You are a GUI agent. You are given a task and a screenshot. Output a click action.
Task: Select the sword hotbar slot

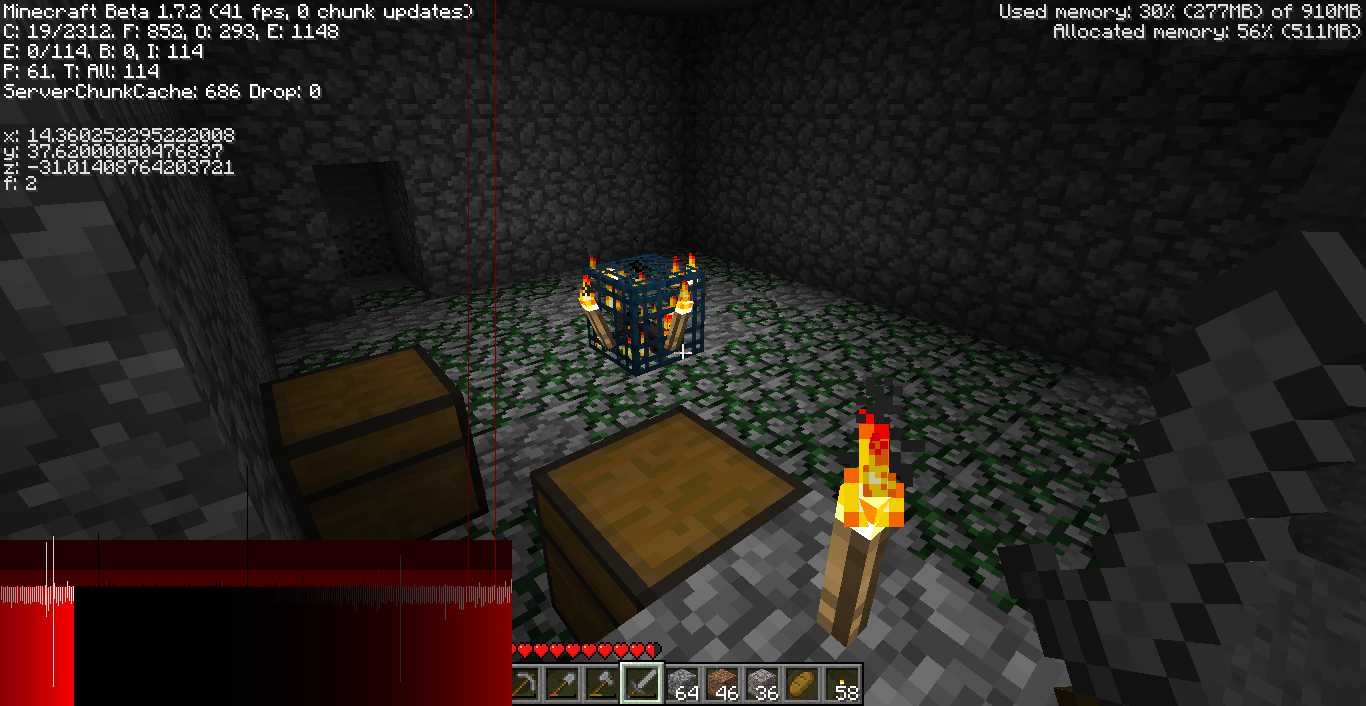[x=642, y=684]
